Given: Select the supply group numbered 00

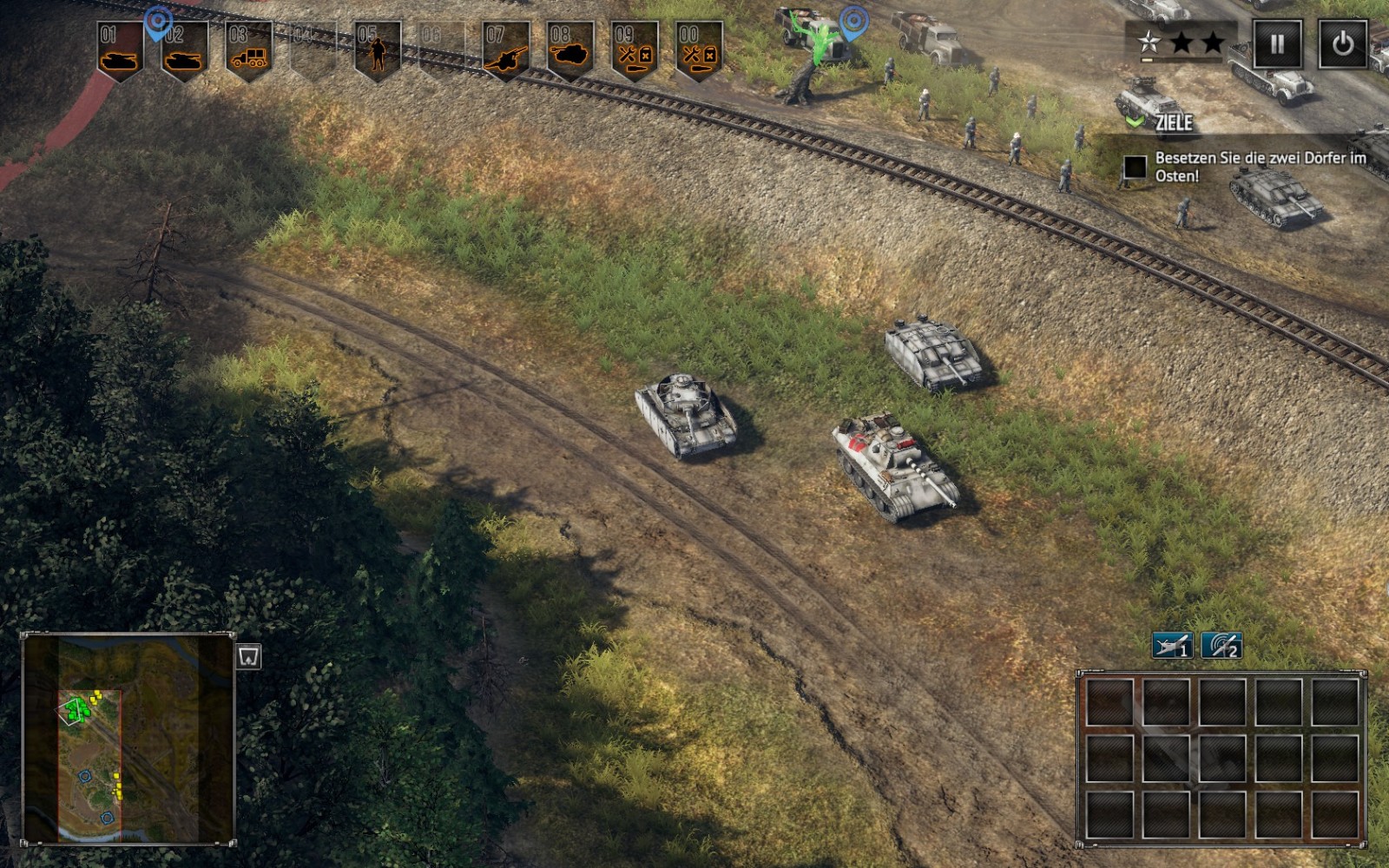Looking at the screenshot, I should (699, 50).
